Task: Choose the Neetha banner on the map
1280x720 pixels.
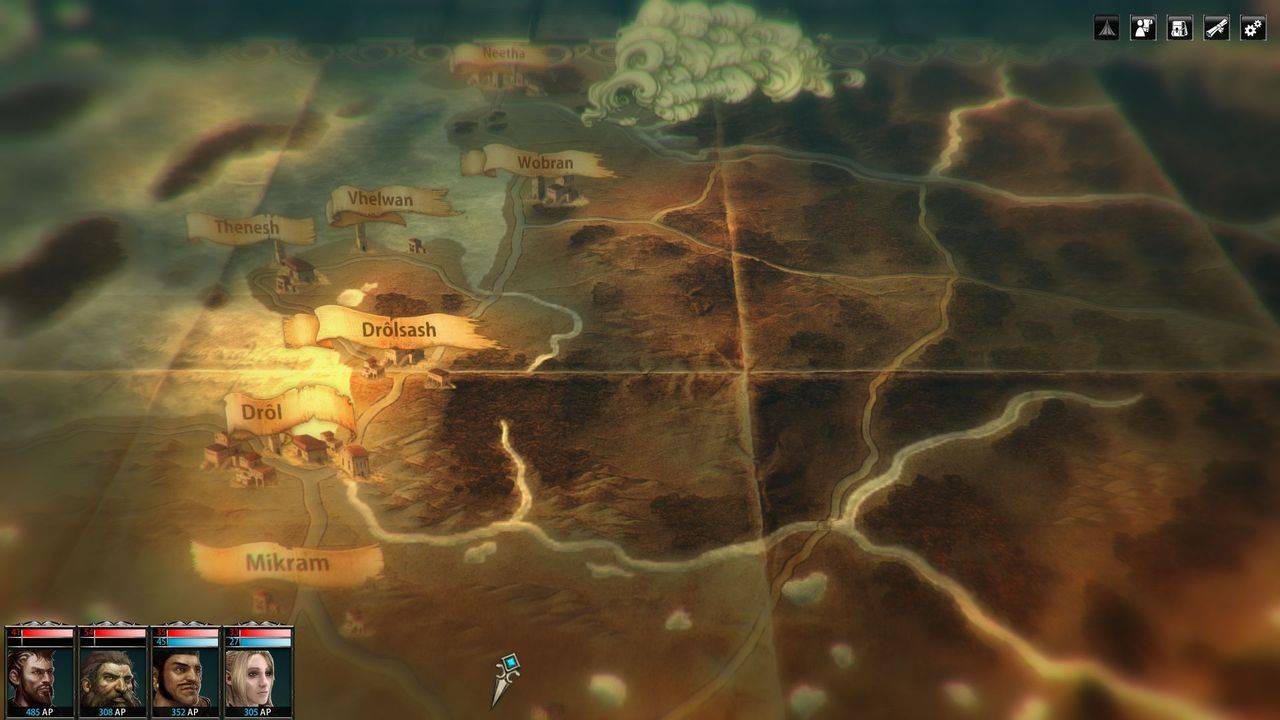Action: coord(503,54)
